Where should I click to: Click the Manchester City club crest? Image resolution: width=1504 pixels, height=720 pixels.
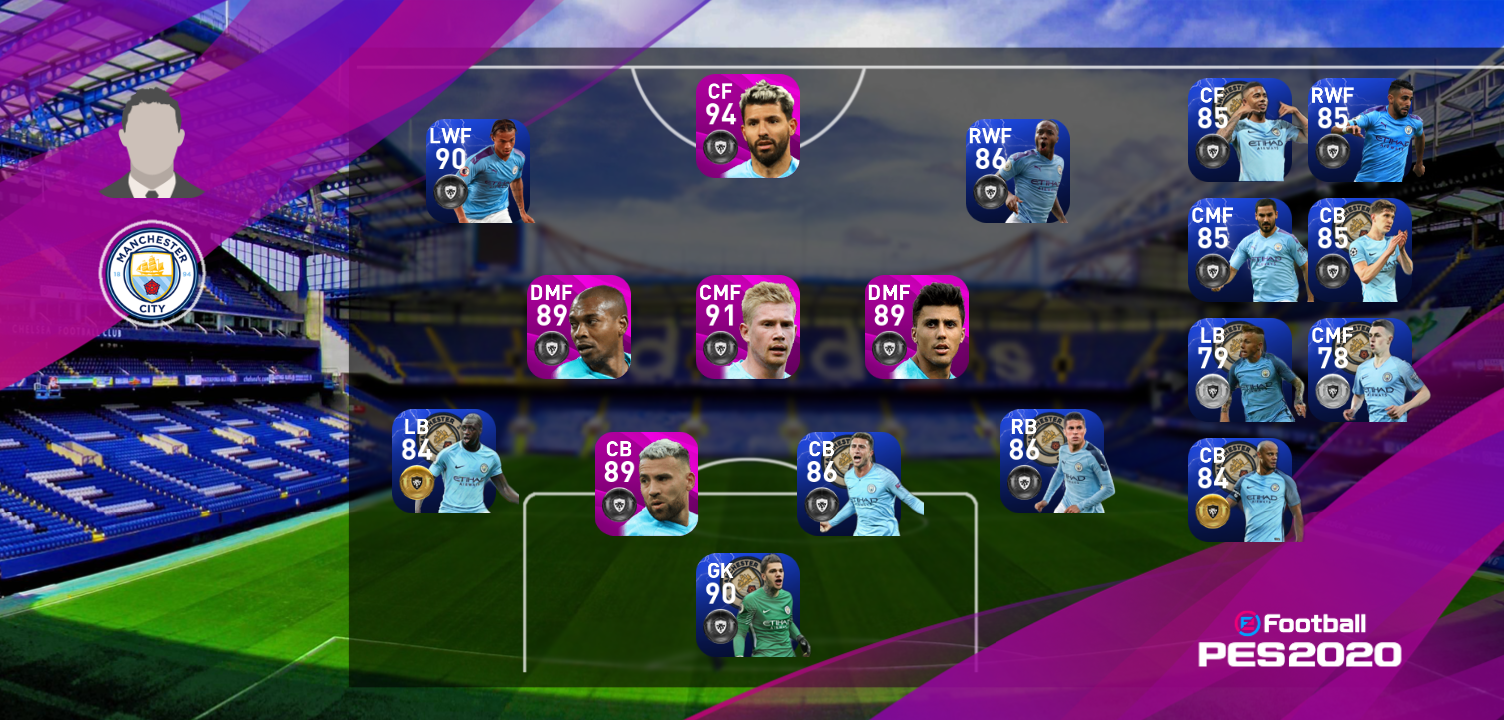(x=152, y=274)
